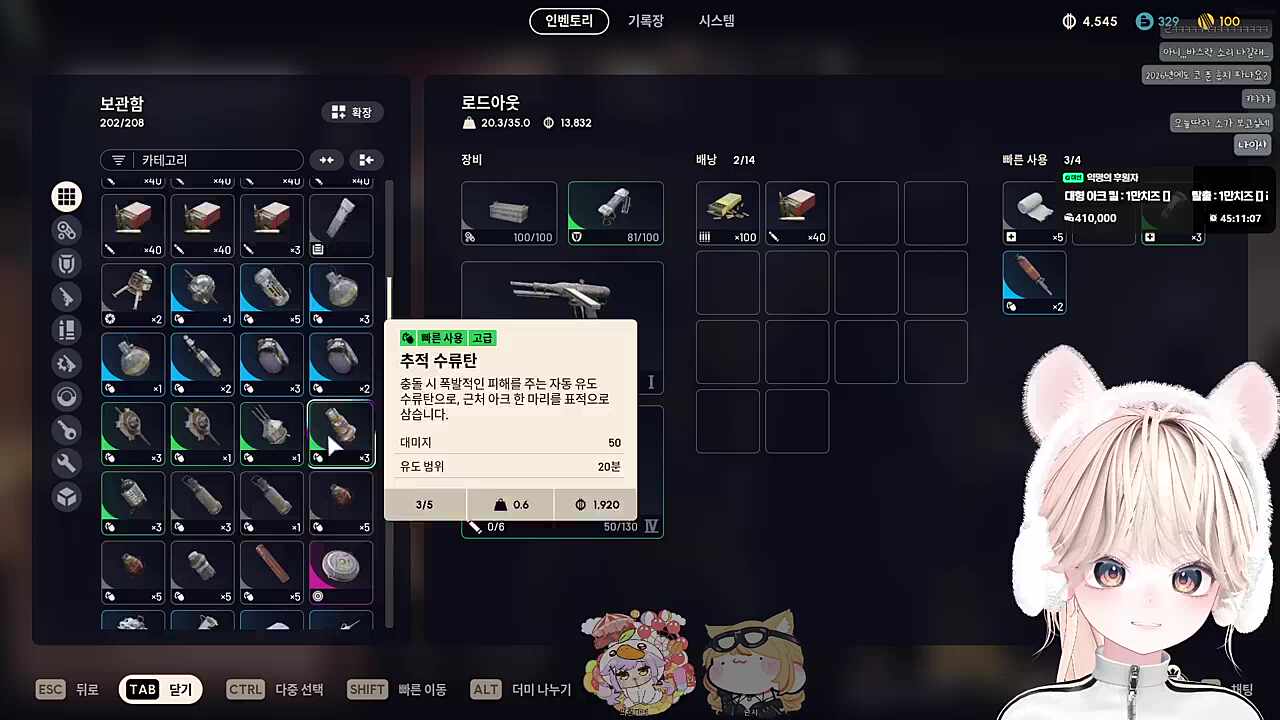Image resolution: width=1280 pixels, height=720 pixels.
Task: Open the ammo magazine category icon
Action: click(66, 330)
